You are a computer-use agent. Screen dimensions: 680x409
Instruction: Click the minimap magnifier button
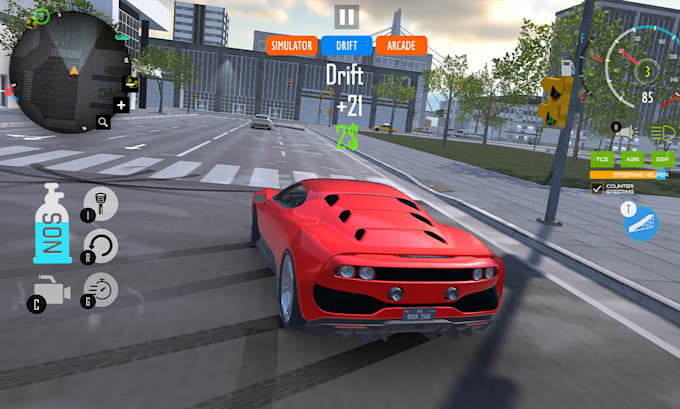tap(103, 122)
